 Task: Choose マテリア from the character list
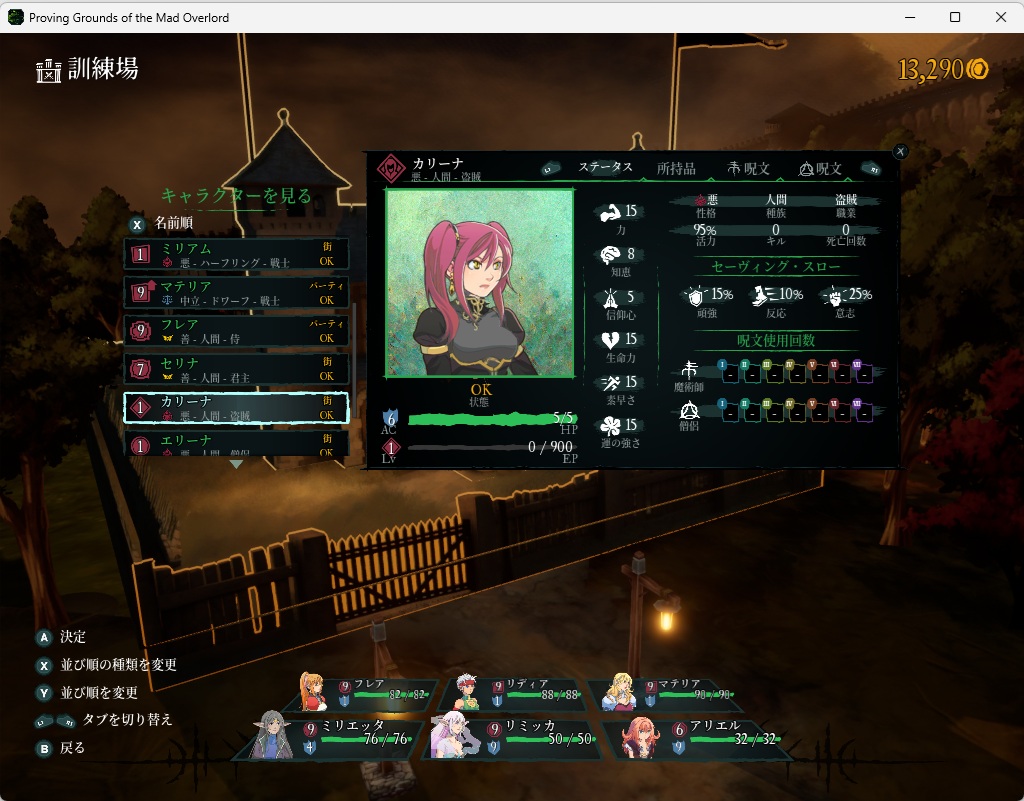pos(236,293)
